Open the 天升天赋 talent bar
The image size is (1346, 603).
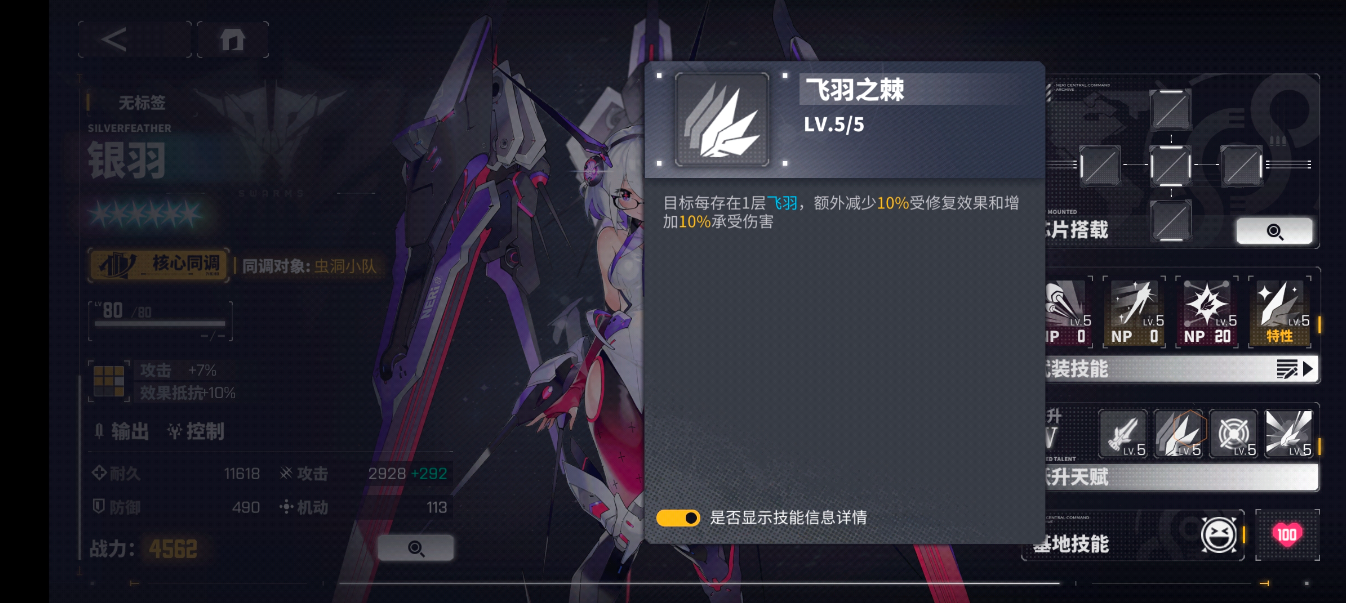(x=1180, y=478)
